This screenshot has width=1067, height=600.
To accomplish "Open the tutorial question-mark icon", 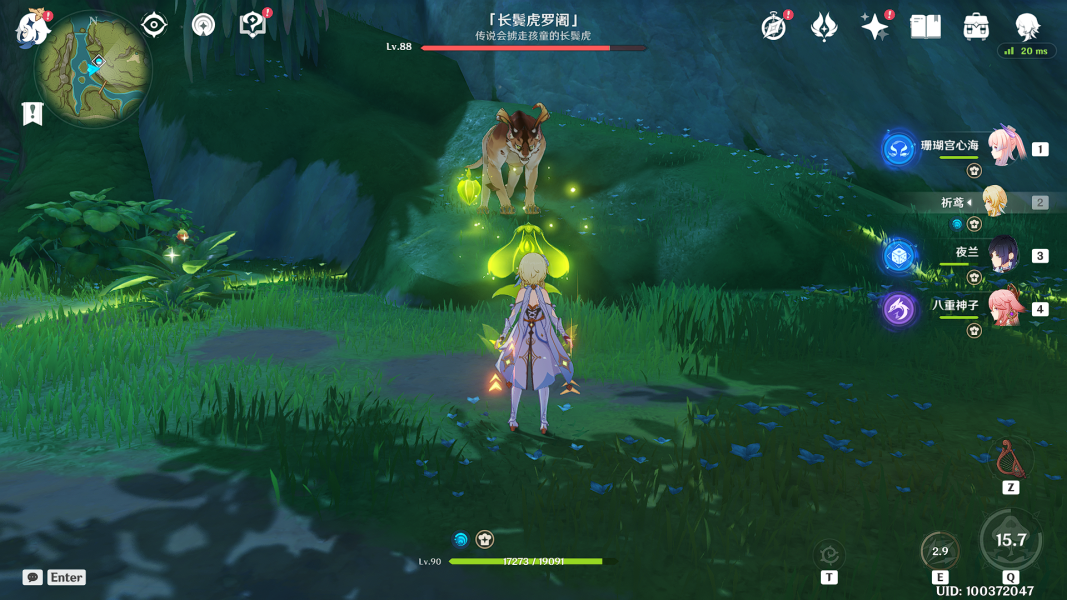I will point(253,25).
